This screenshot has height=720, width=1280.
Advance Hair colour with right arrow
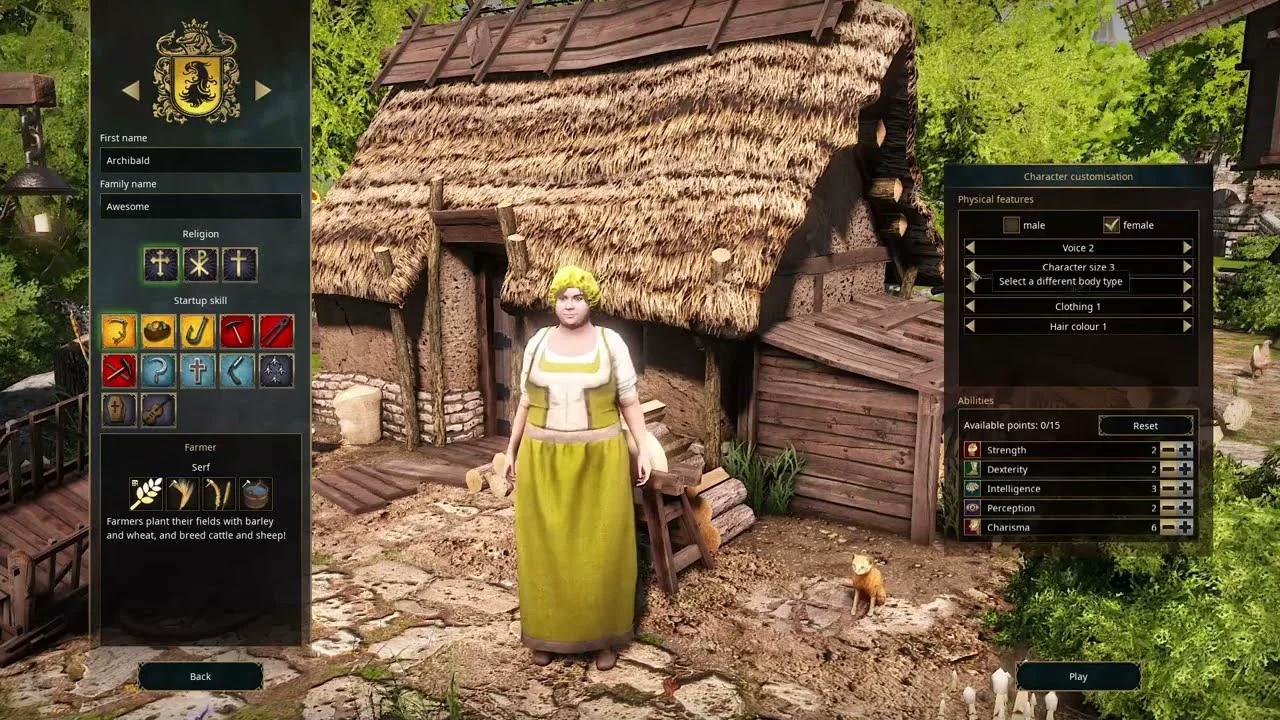click(1187, 326)
